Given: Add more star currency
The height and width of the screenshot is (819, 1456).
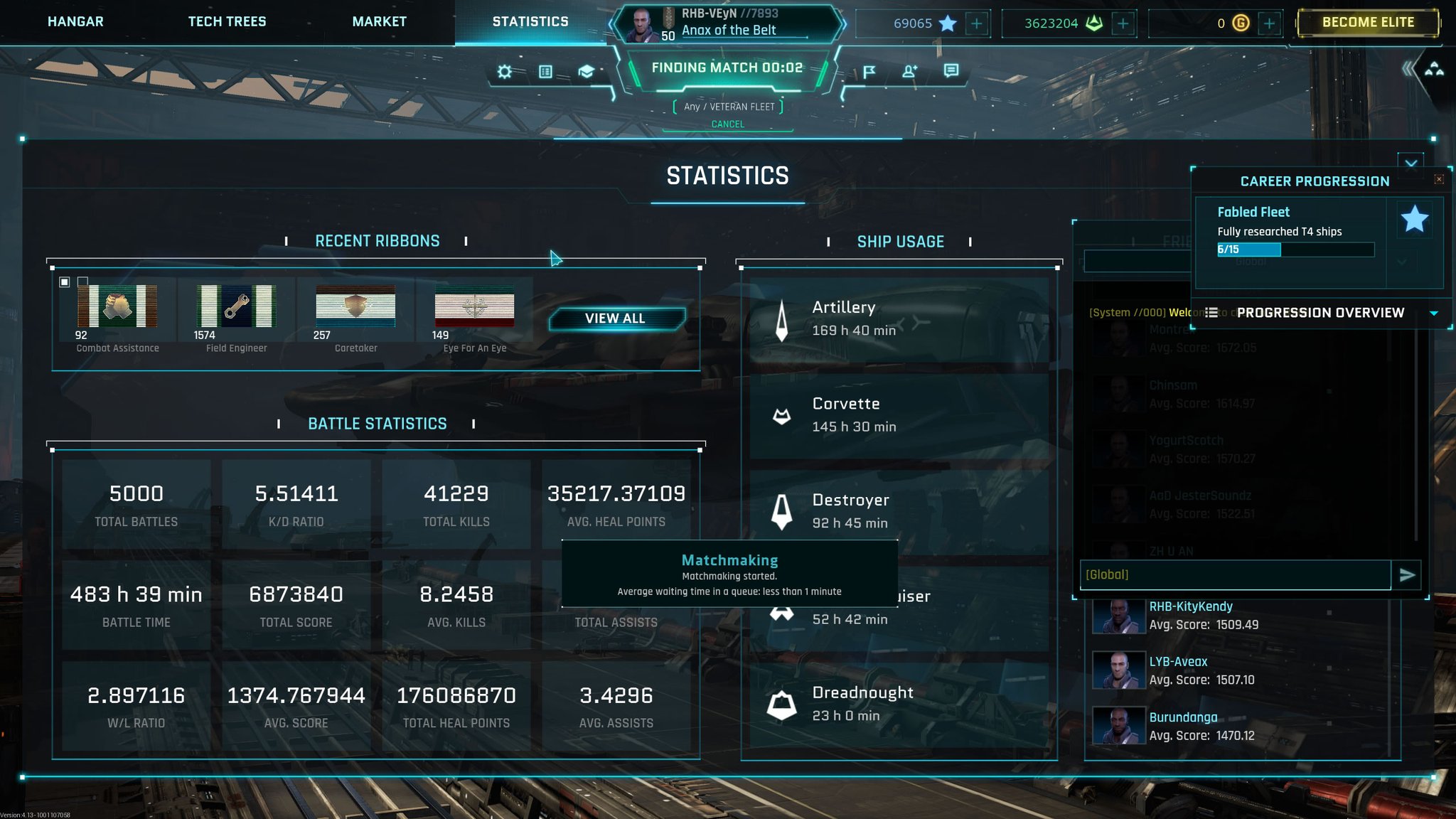Looking at the screenshot, I should click(x=977, y=23).
